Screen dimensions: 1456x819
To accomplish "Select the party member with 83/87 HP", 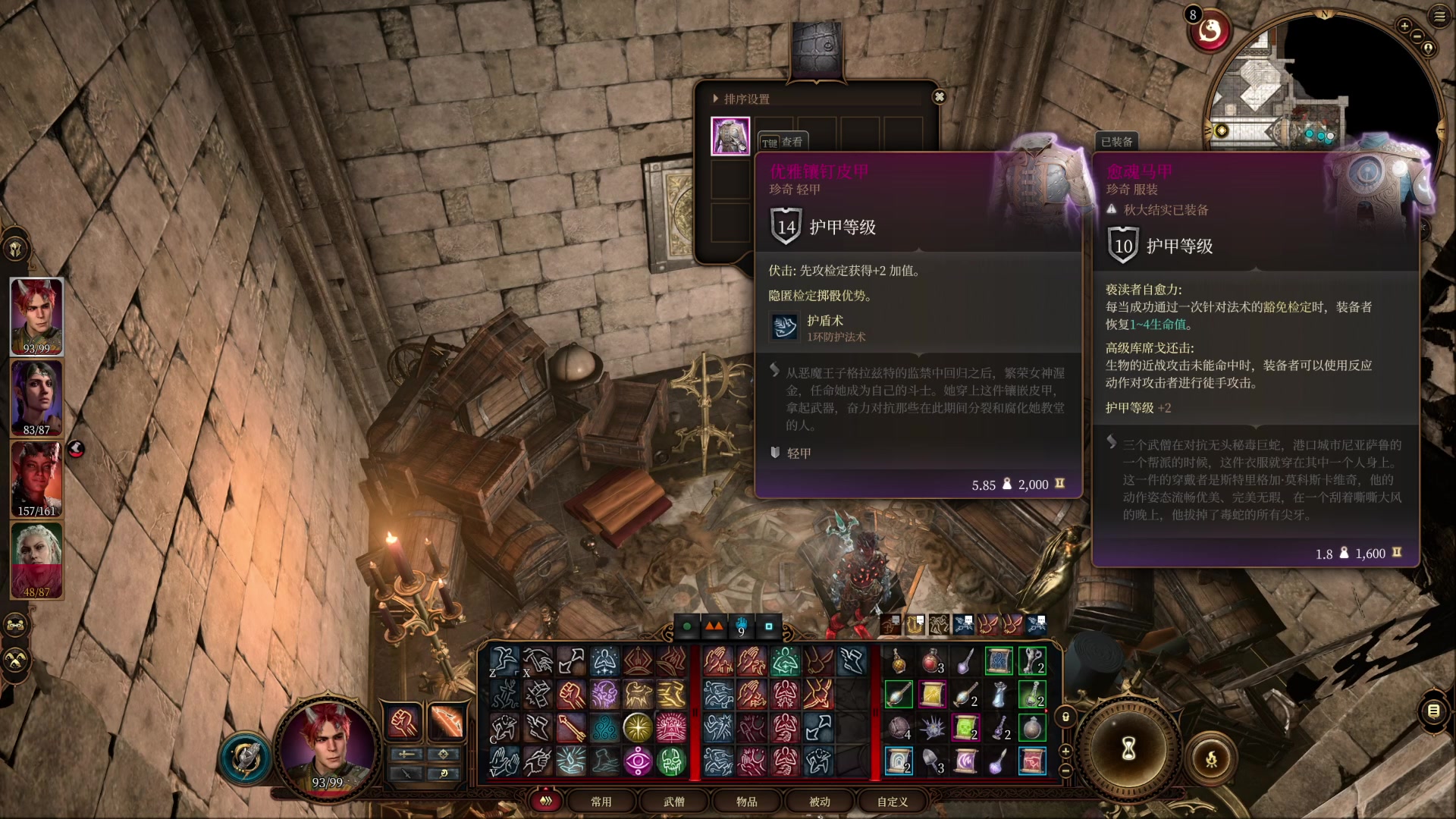I will pyautogui.click(x=36, y=397).
